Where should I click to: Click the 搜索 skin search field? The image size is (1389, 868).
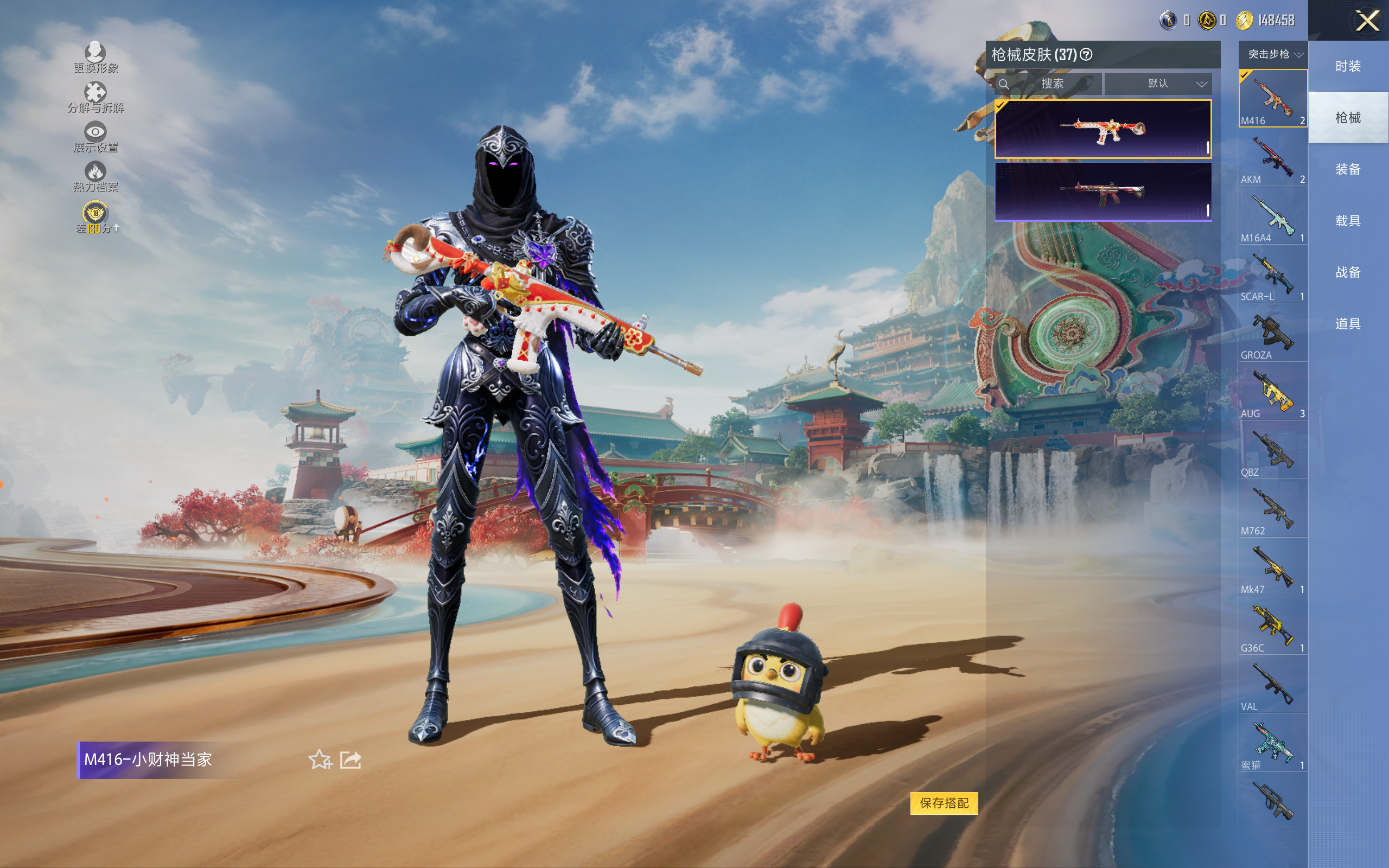pos(1052,84)
